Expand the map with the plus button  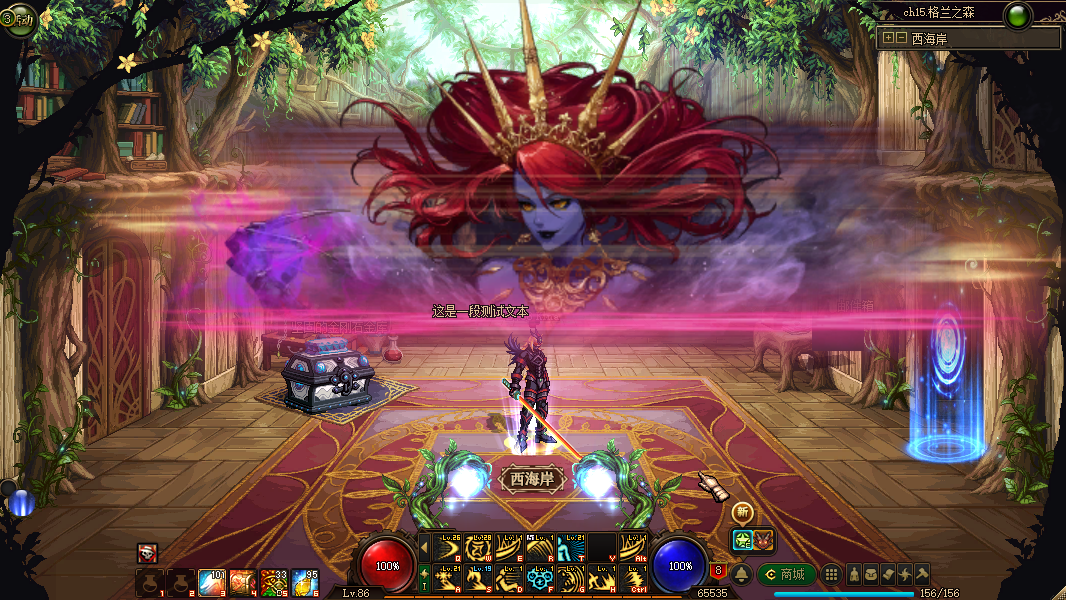coord(887,38)
